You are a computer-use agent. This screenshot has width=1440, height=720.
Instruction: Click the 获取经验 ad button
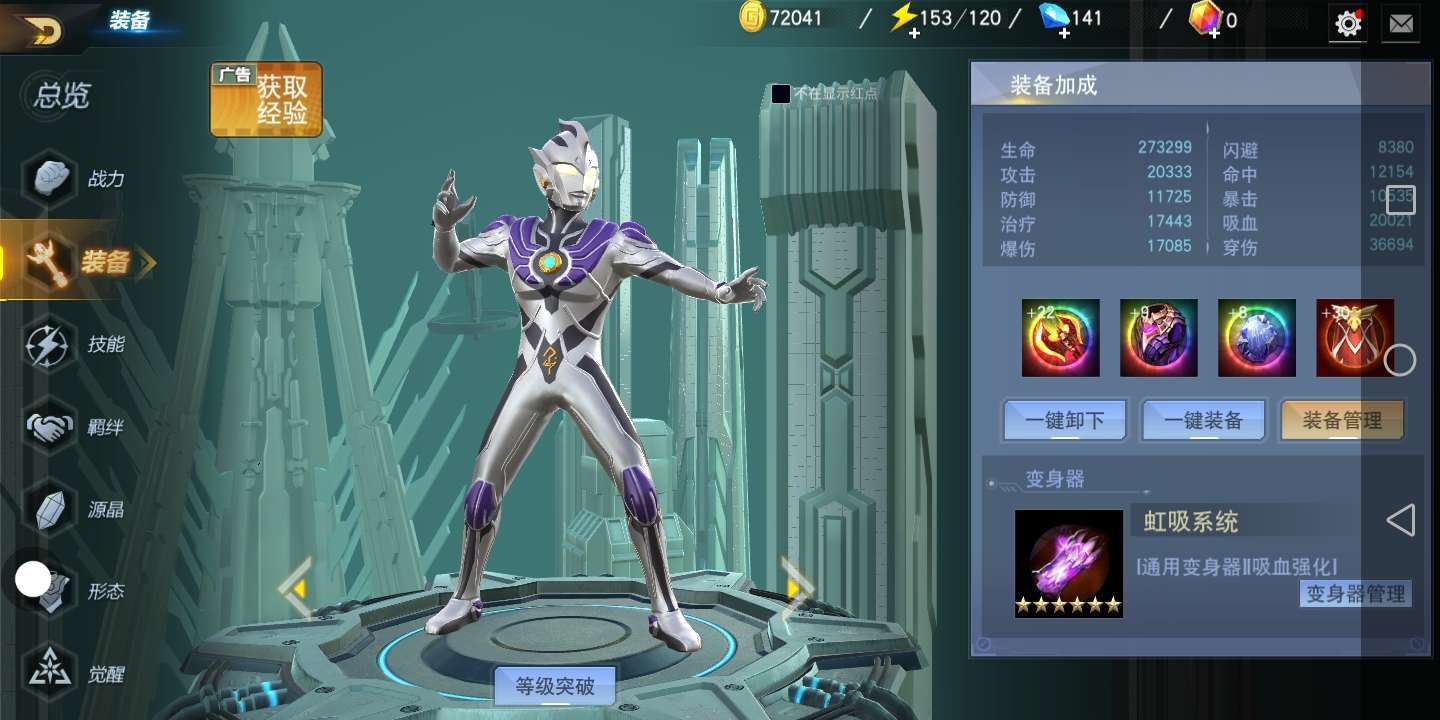(266, 100)
